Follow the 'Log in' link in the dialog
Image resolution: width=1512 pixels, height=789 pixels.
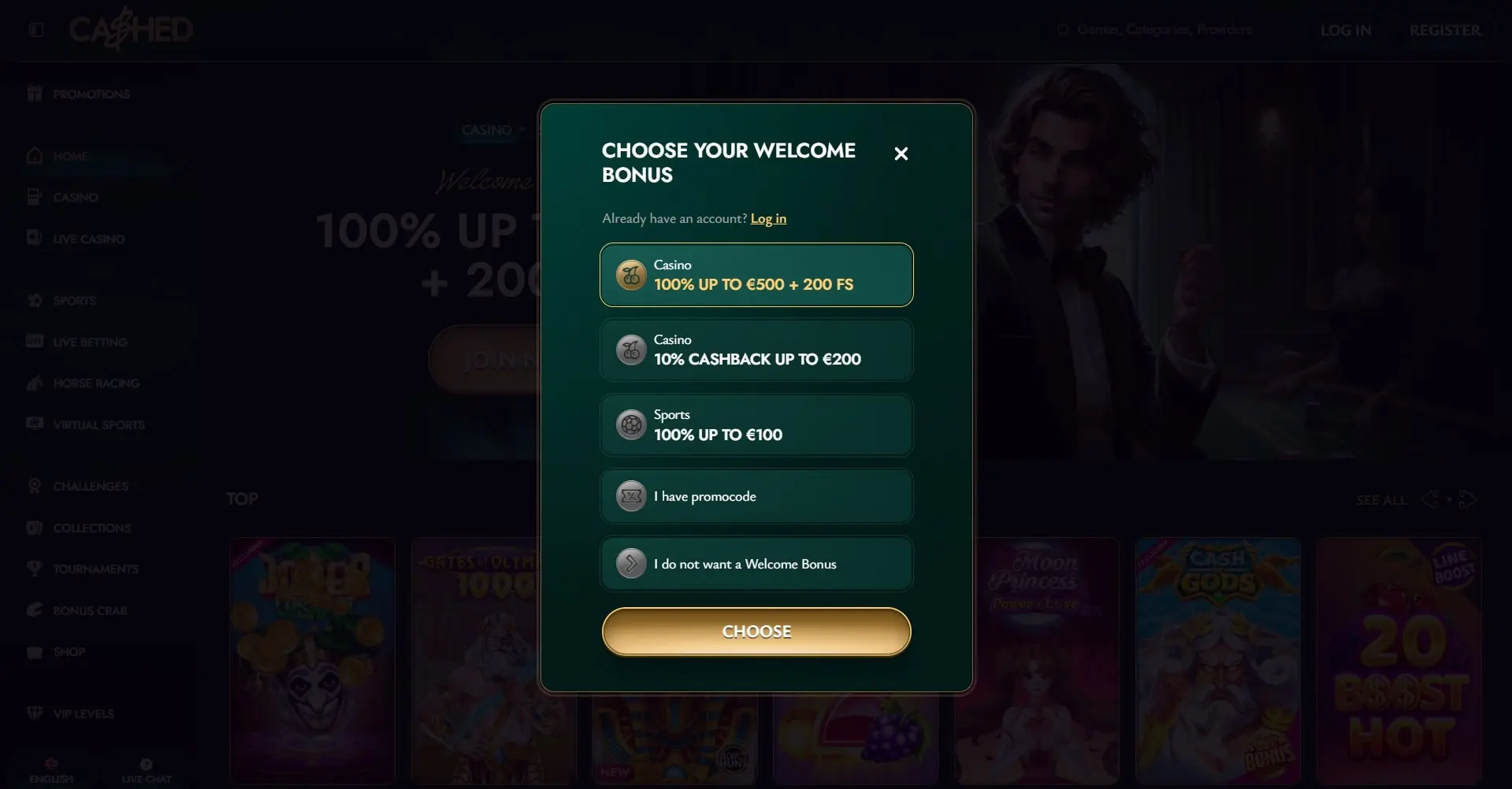(768, 219)
